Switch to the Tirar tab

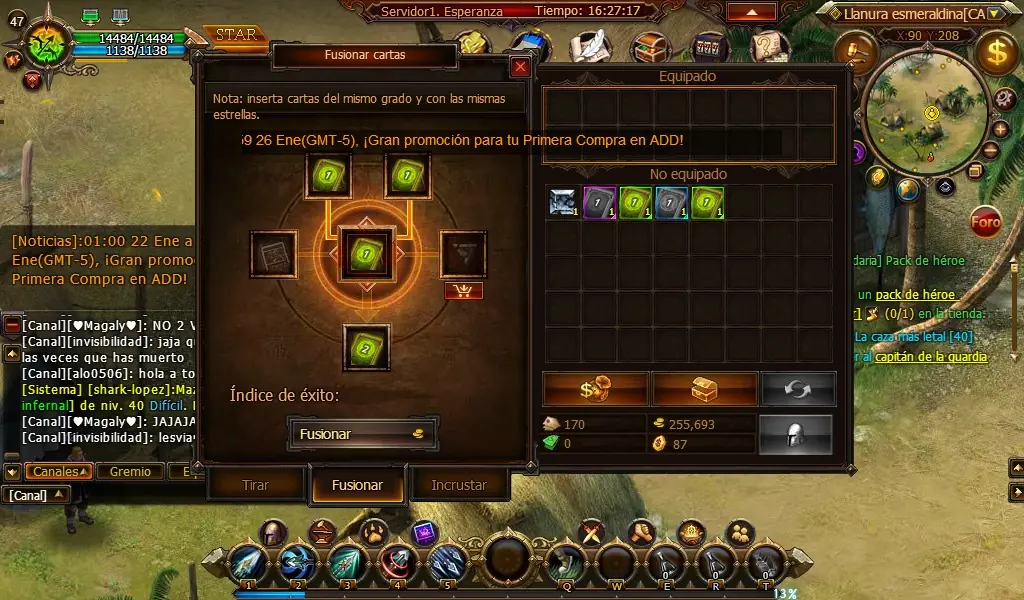click(256, 485)
